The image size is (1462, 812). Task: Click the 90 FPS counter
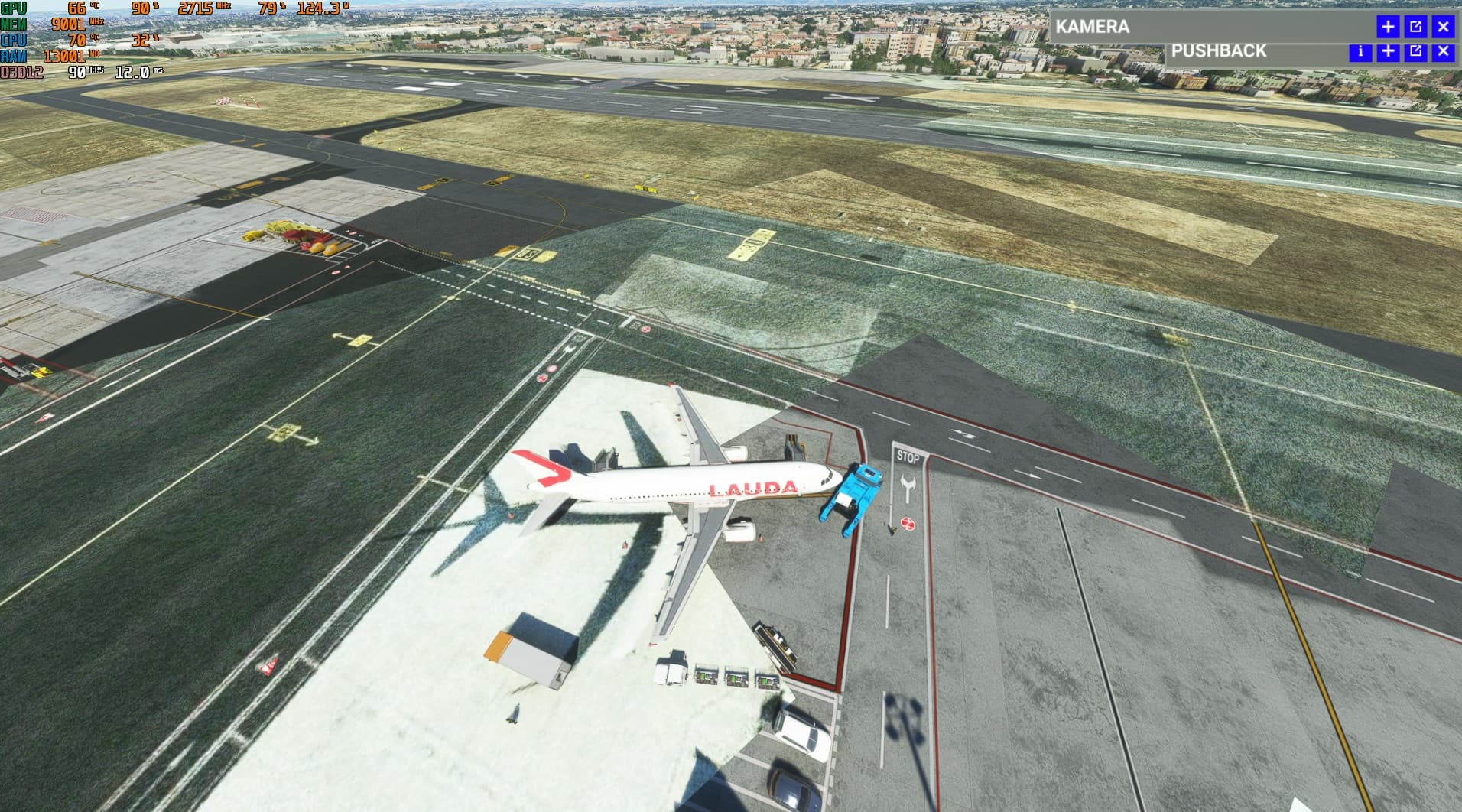pos(76,72)
